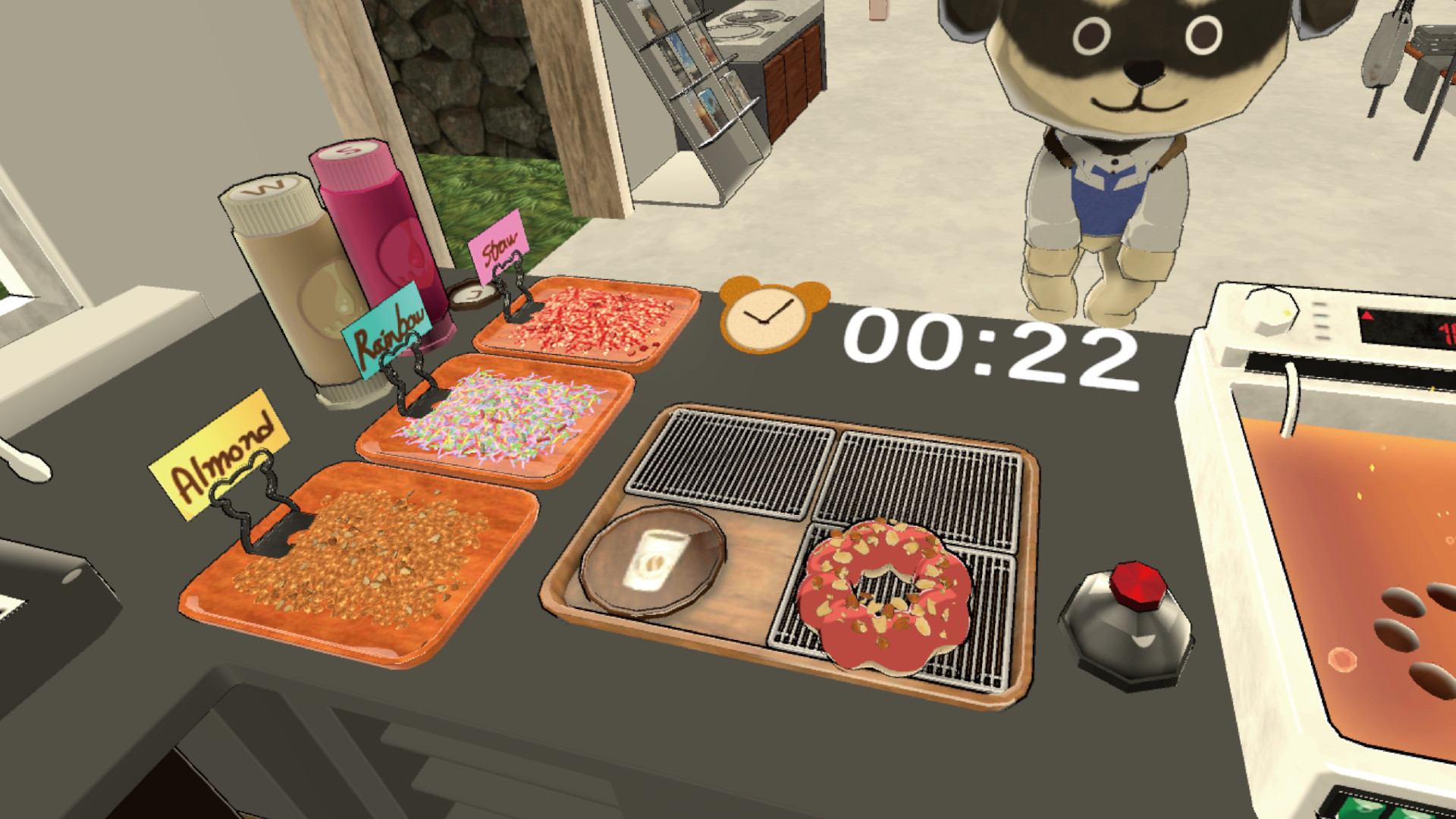Click the brown stamp pad near the trays
This screenshot has height=819, width=1456.
point(474,296)
